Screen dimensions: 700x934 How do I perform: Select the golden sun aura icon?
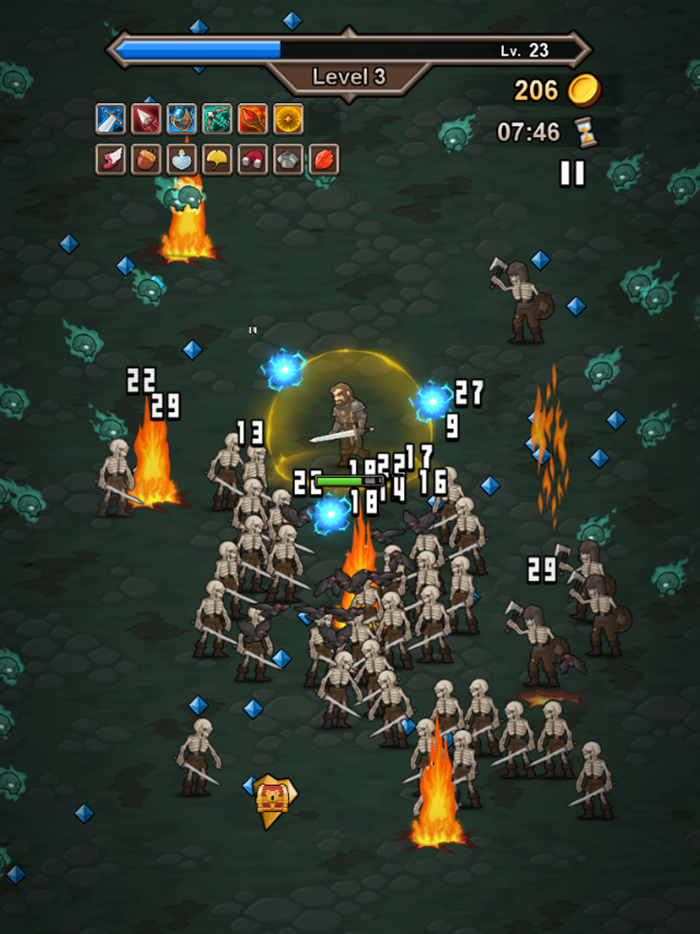pos(289,119)
